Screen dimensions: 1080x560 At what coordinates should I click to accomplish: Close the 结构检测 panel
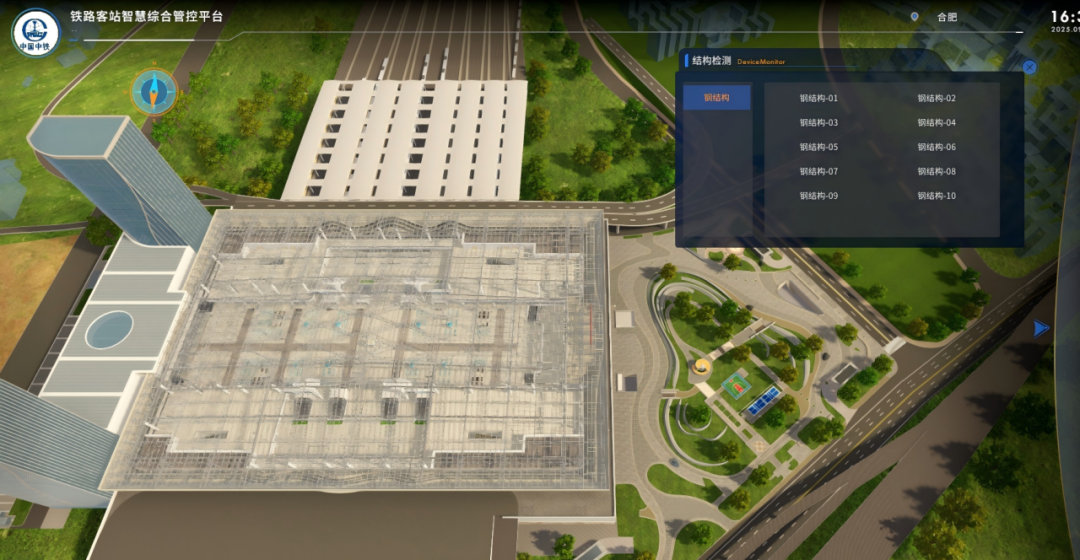[x=1029, y=67]
